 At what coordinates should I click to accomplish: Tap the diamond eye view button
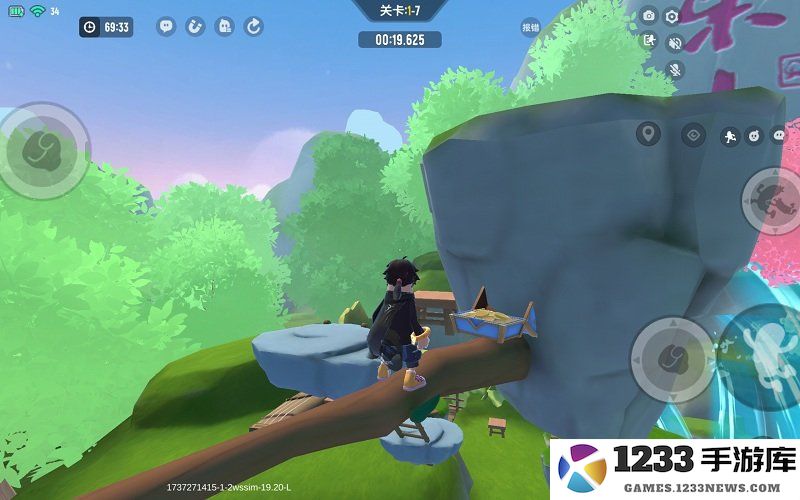(693, 134)
